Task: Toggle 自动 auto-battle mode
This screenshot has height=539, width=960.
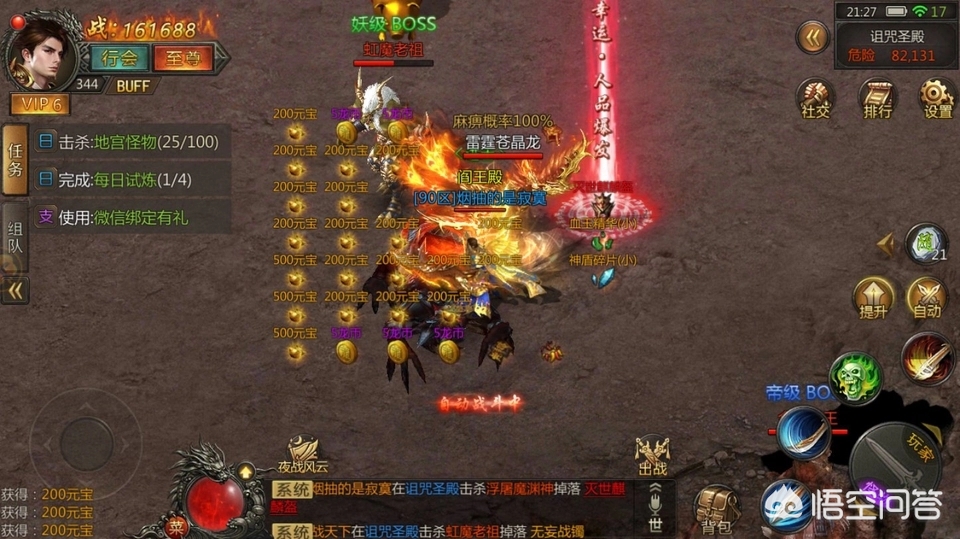Action: pyautogui.click(x=926, y=298)
